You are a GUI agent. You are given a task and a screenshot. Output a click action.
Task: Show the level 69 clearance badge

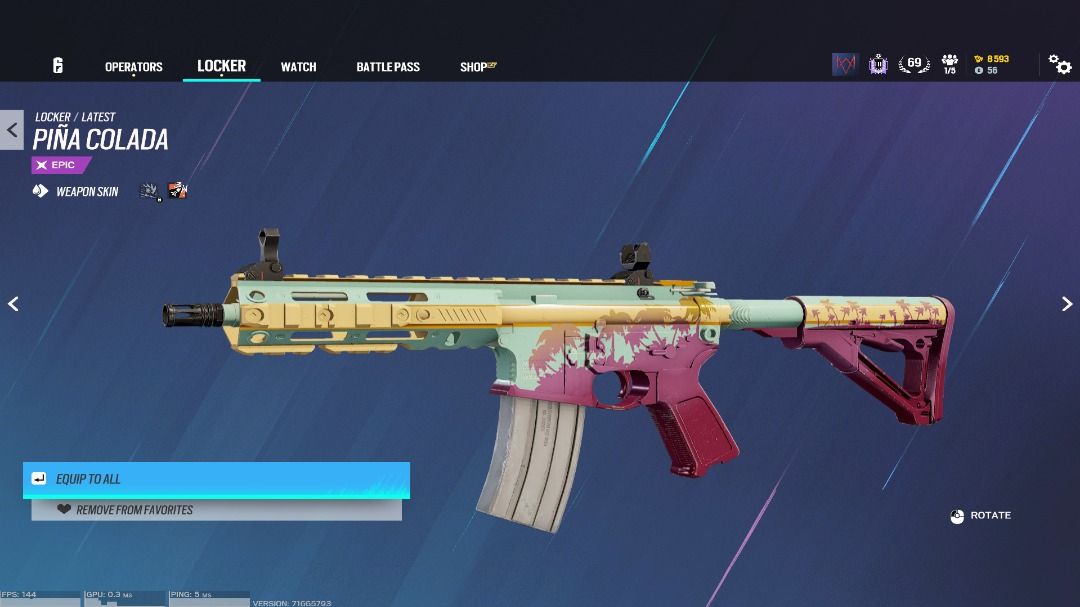[913, 65]
